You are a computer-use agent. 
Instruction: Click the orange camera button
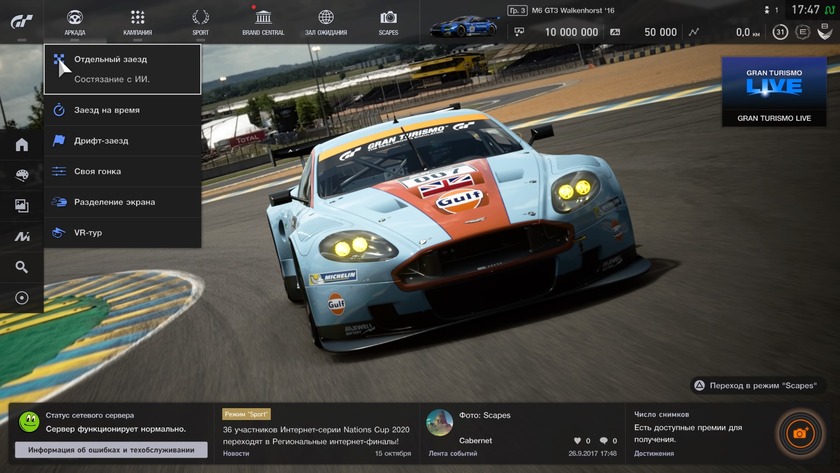[x=799, y=433]
